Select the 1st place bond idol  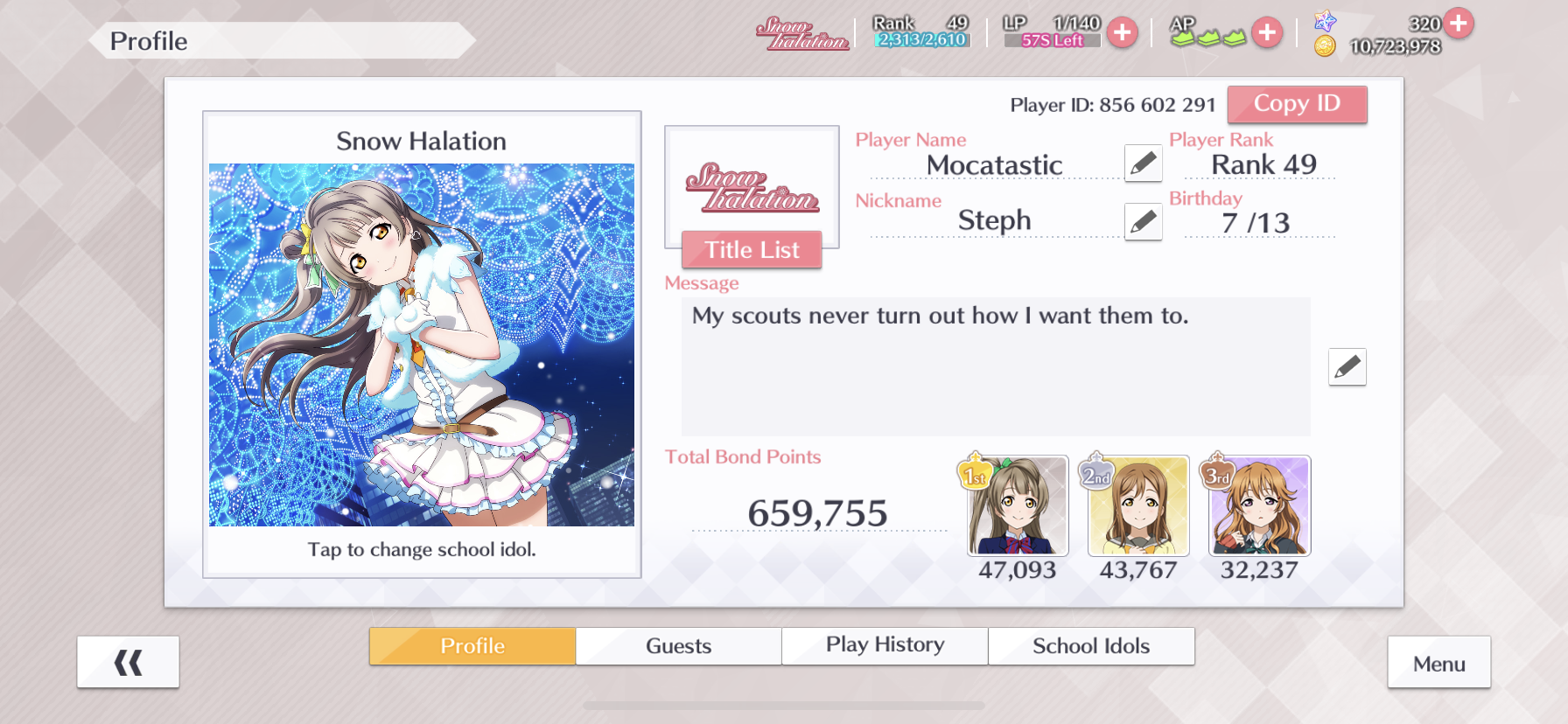pyautogui.click(x=1018, y=506)
